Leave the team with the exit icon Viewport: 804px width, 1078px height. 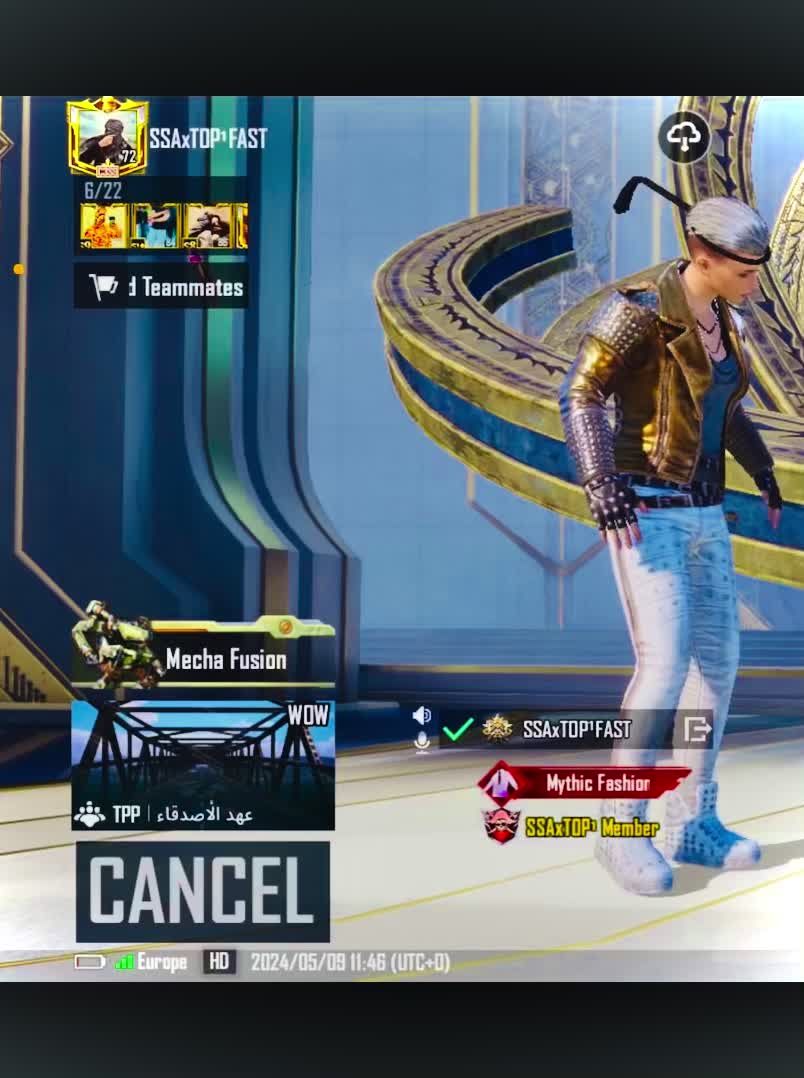click(x=697, y=729)
